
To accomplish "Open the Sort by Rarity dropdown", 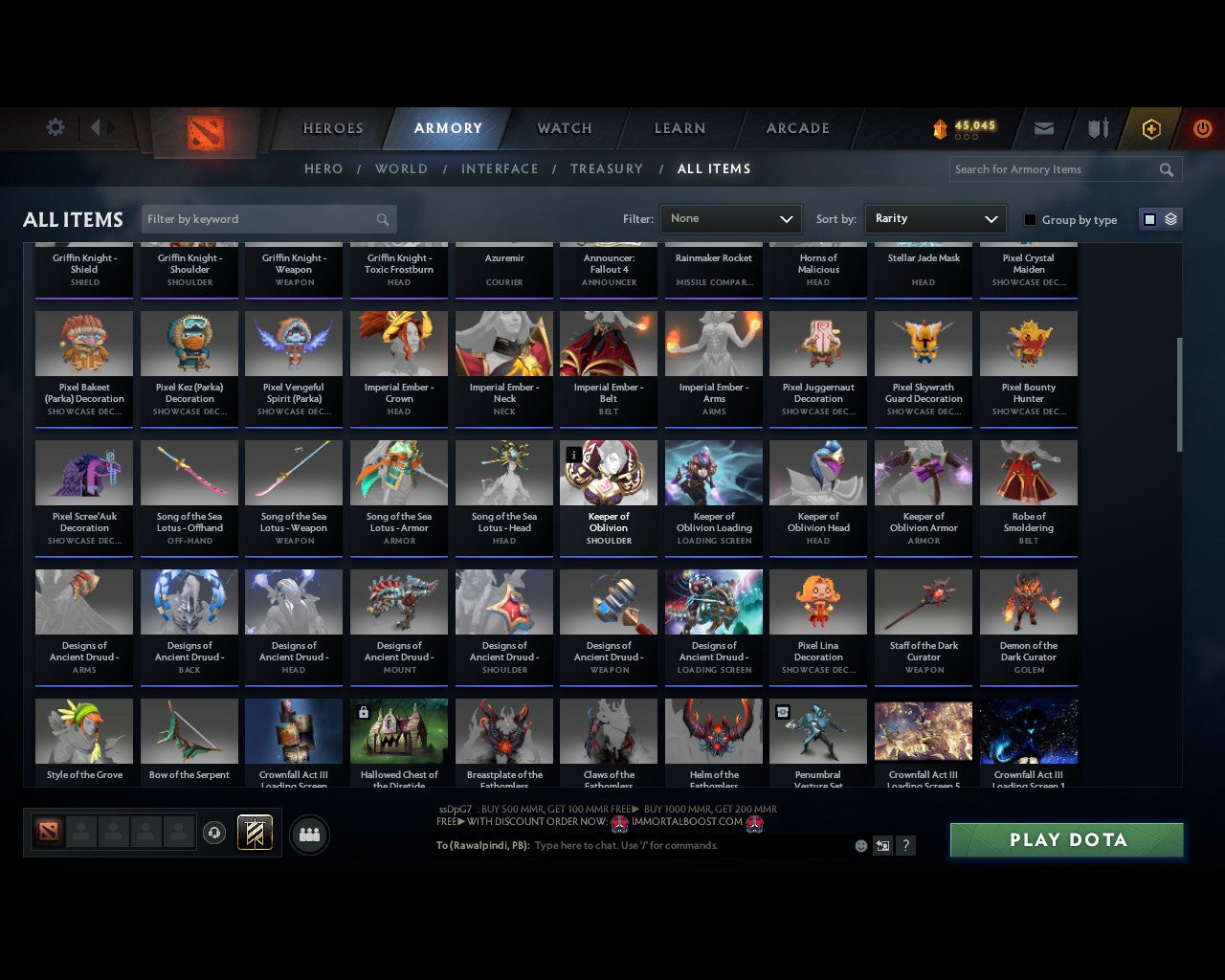I will pos(935,218).
